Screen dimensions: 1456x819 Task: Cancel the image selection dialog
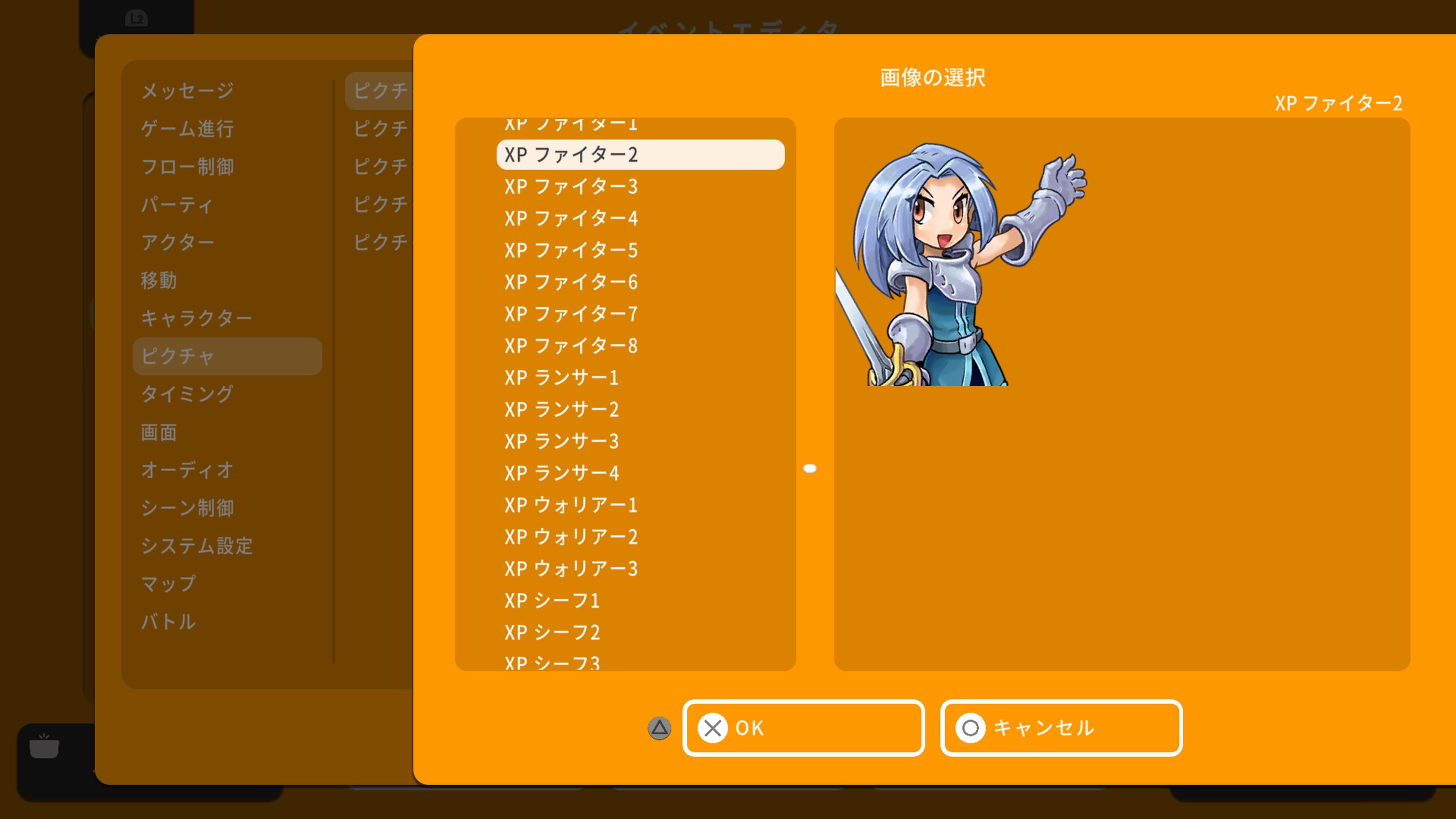[1061, 728]
